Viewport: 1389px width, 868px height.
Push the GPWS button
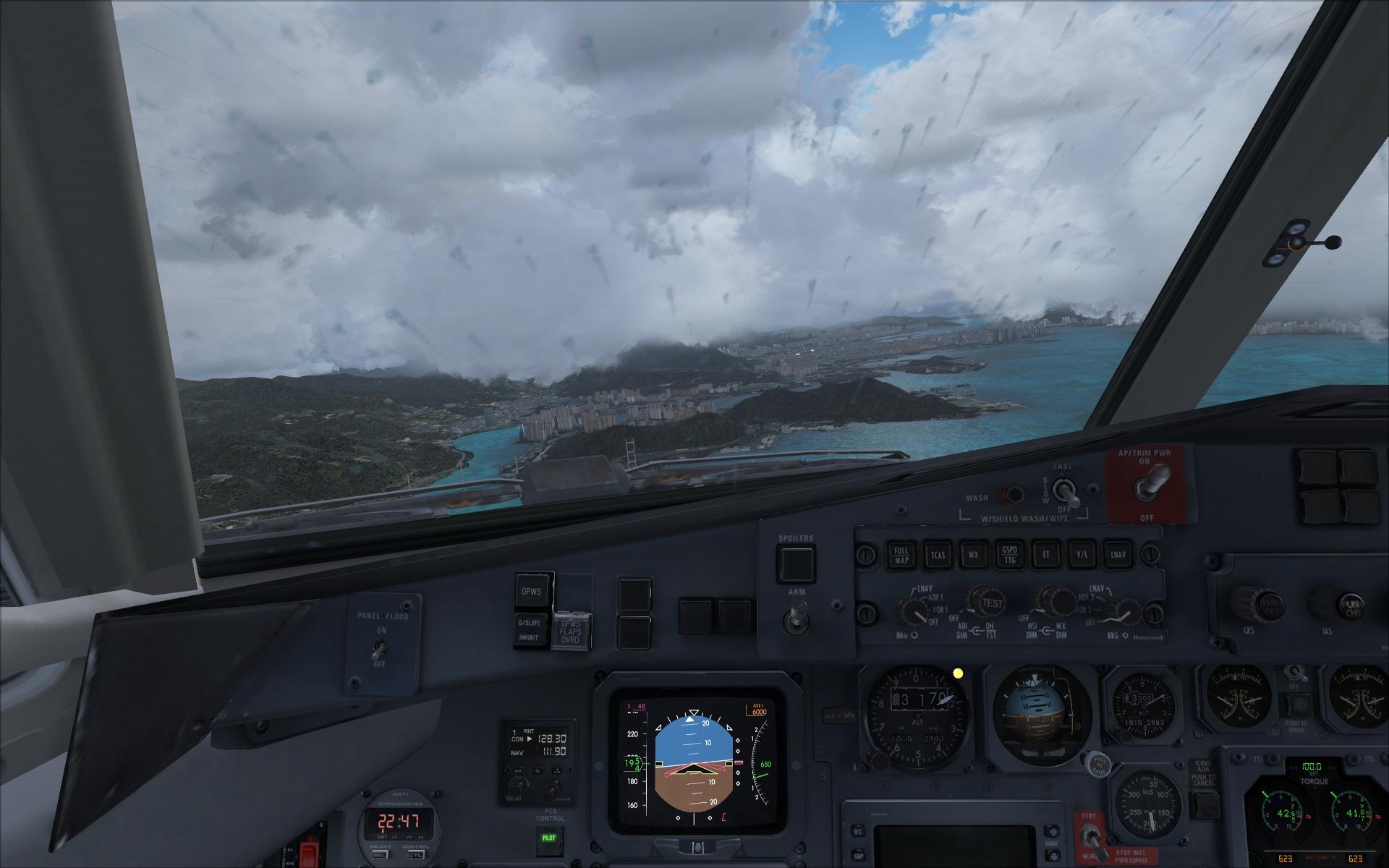point(532,592)
